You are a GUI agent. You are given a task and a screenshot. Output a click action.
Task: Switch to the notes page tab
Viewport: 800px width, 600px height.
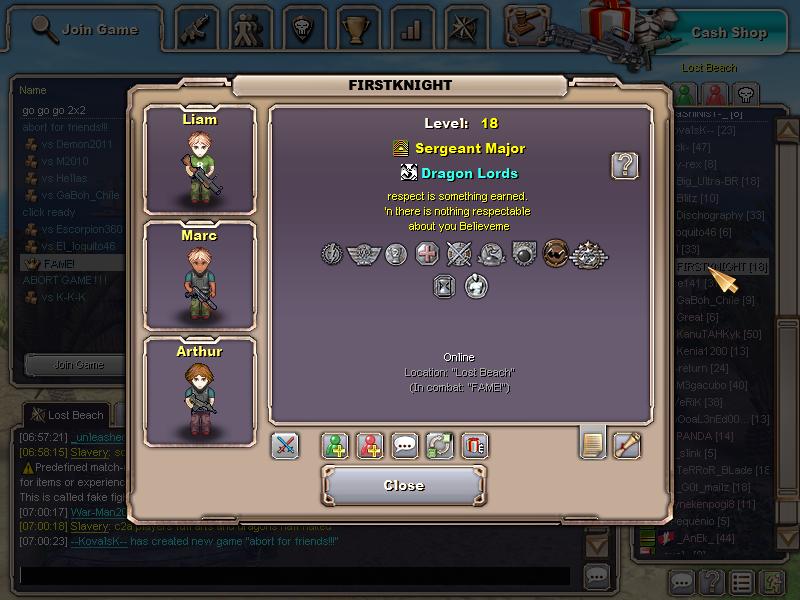coord(593,444)
